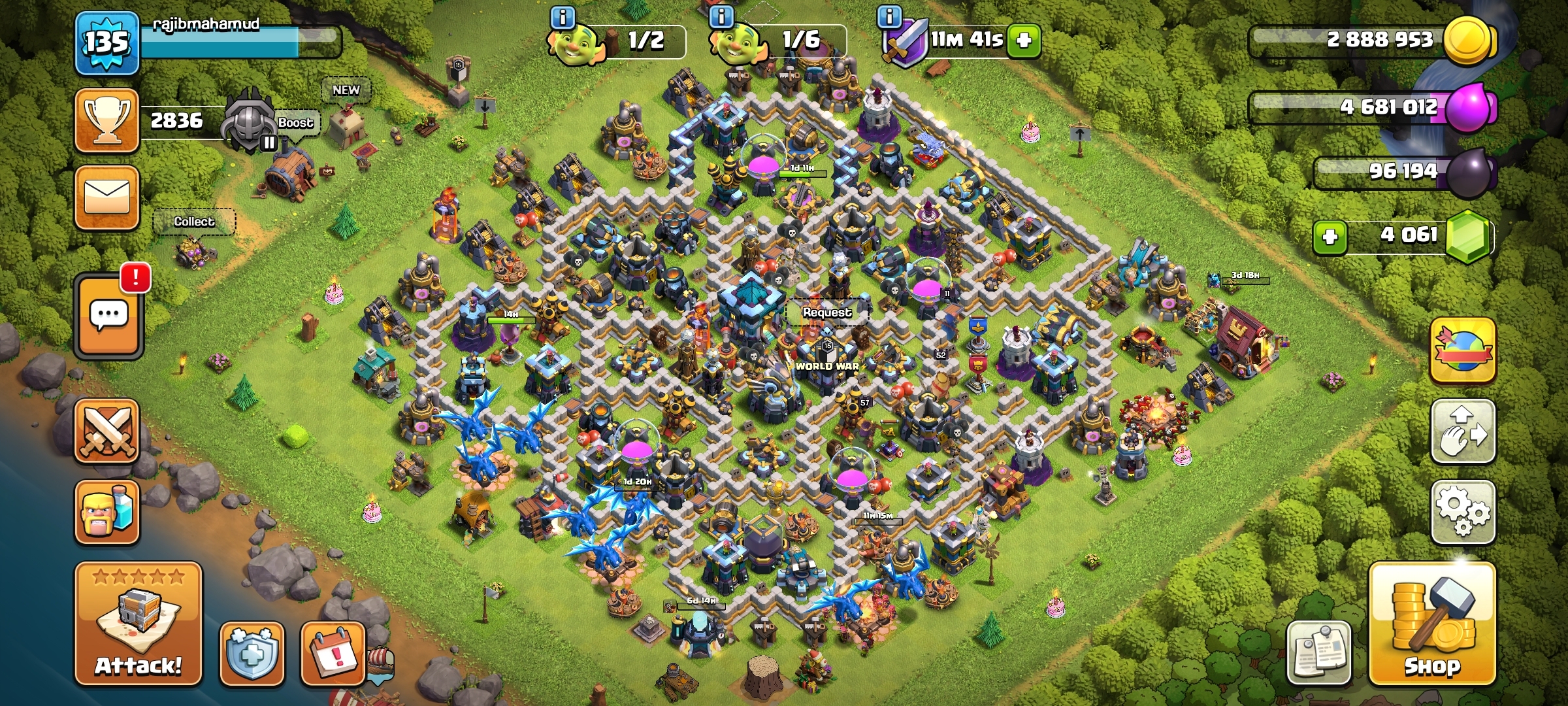This screenshot has width=1568, height=706.
Task: Show builder info above 1/6 counter
Action: (721, 16)
